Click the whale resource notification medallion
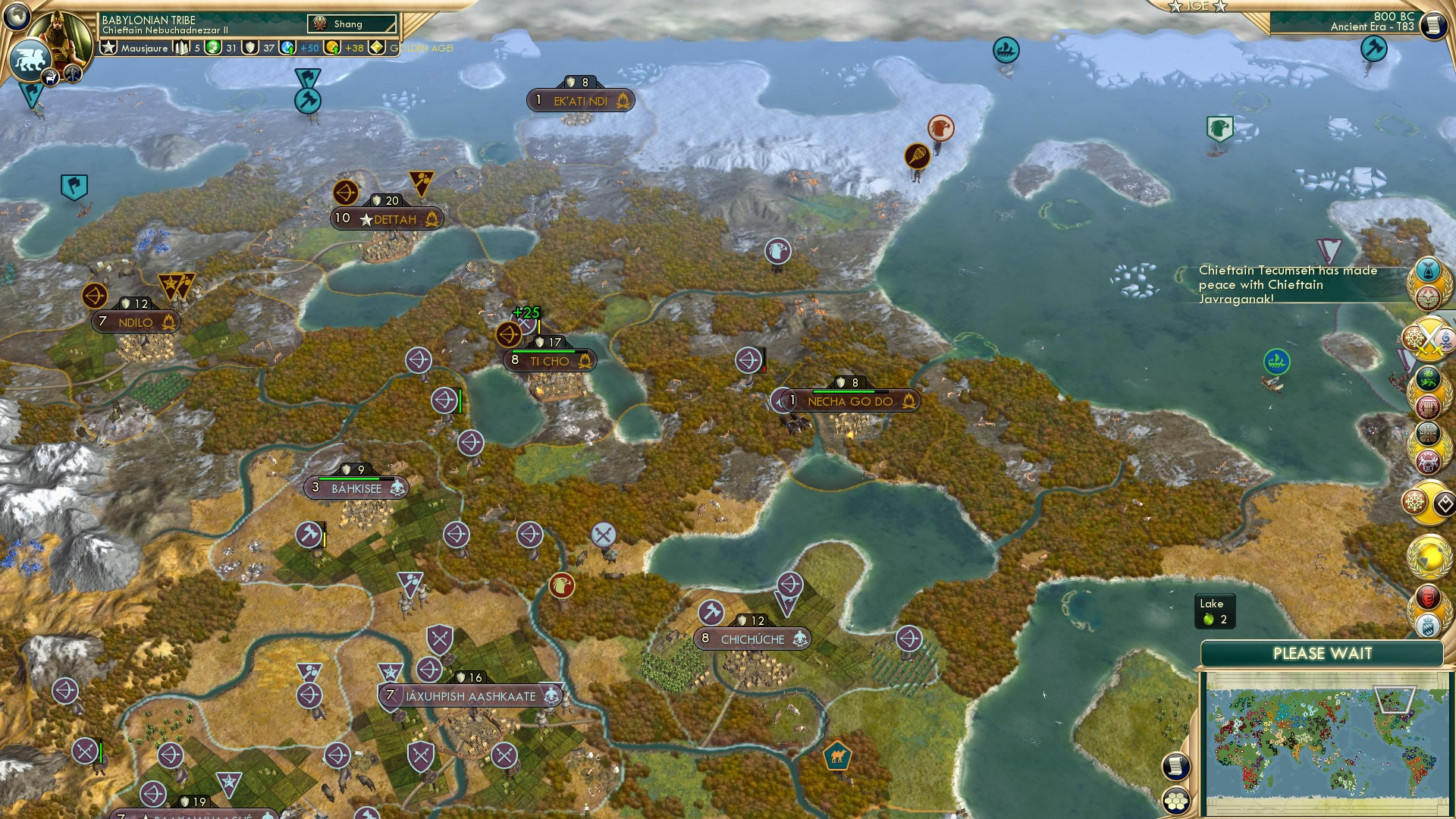 [x=1427, y=271]
